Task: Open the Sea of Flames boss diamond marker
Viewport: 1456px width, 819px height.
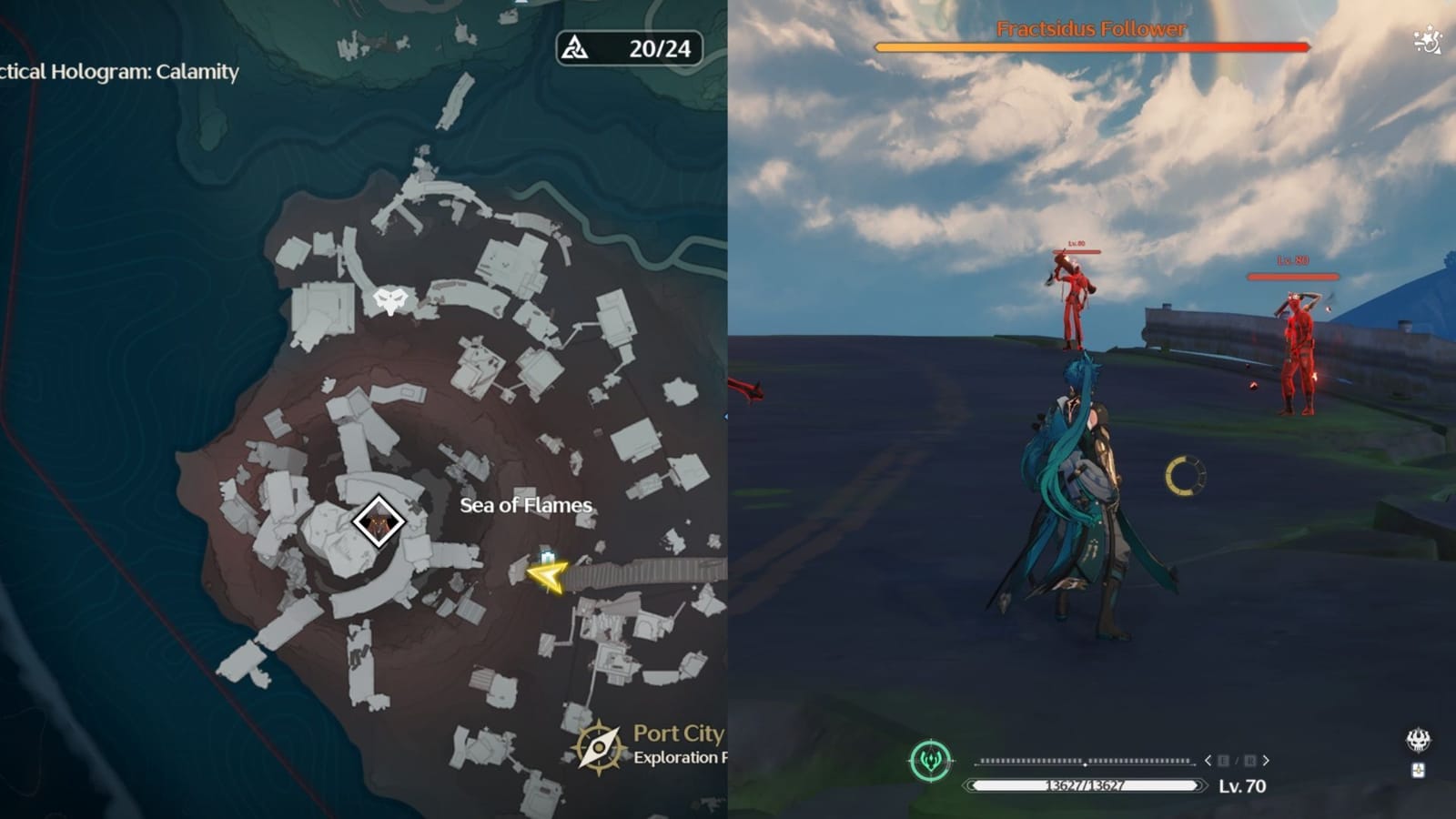Action: click(x=379, y=520)
